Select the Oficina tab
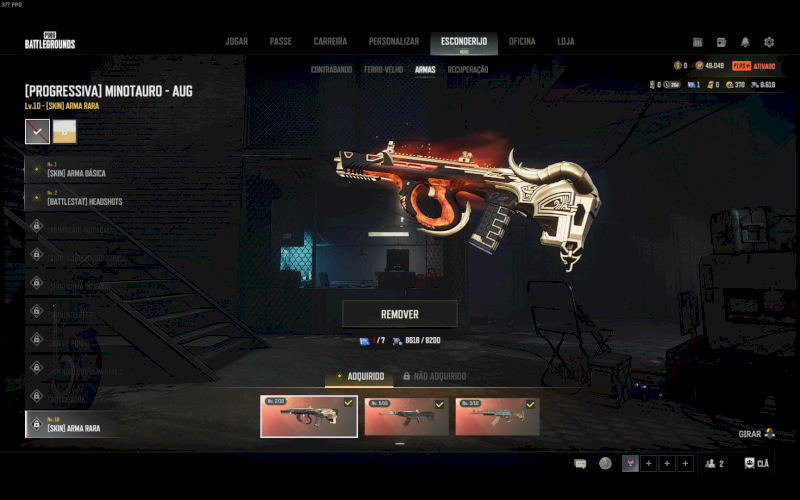 (x=522, y=42)
